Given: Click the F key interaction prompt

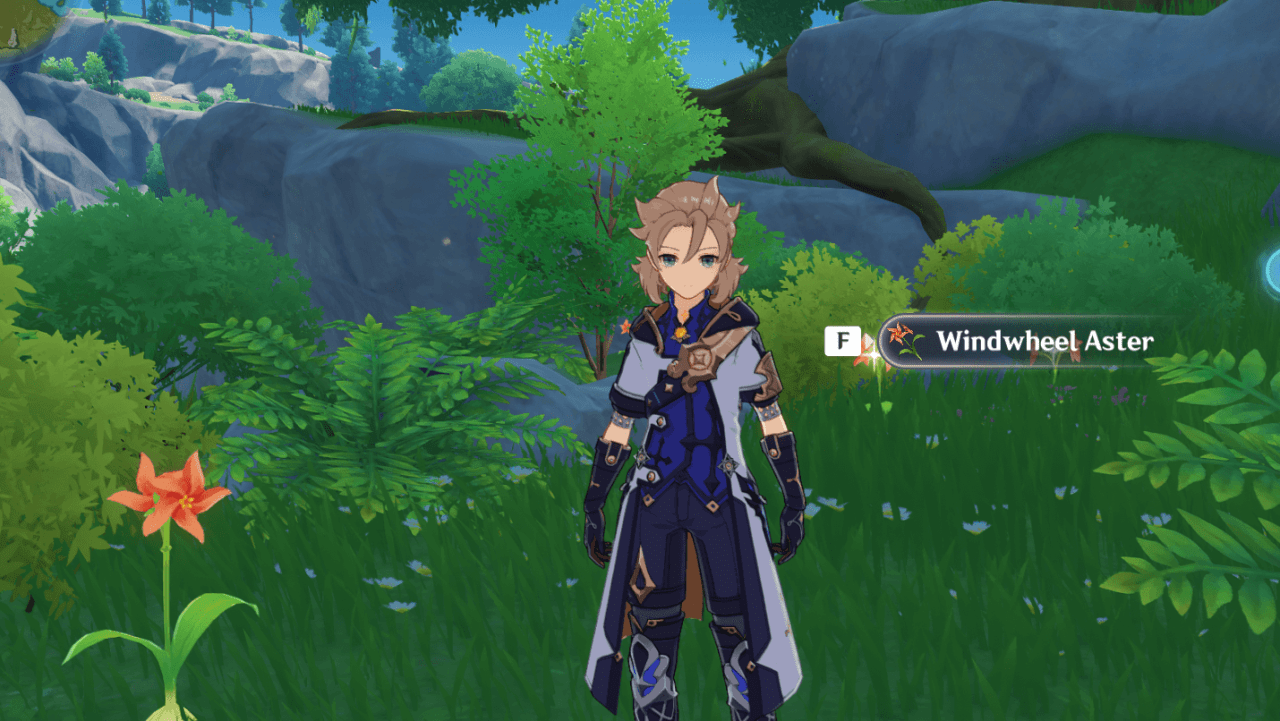Looking at the screenshot, I should pos(843,341).
